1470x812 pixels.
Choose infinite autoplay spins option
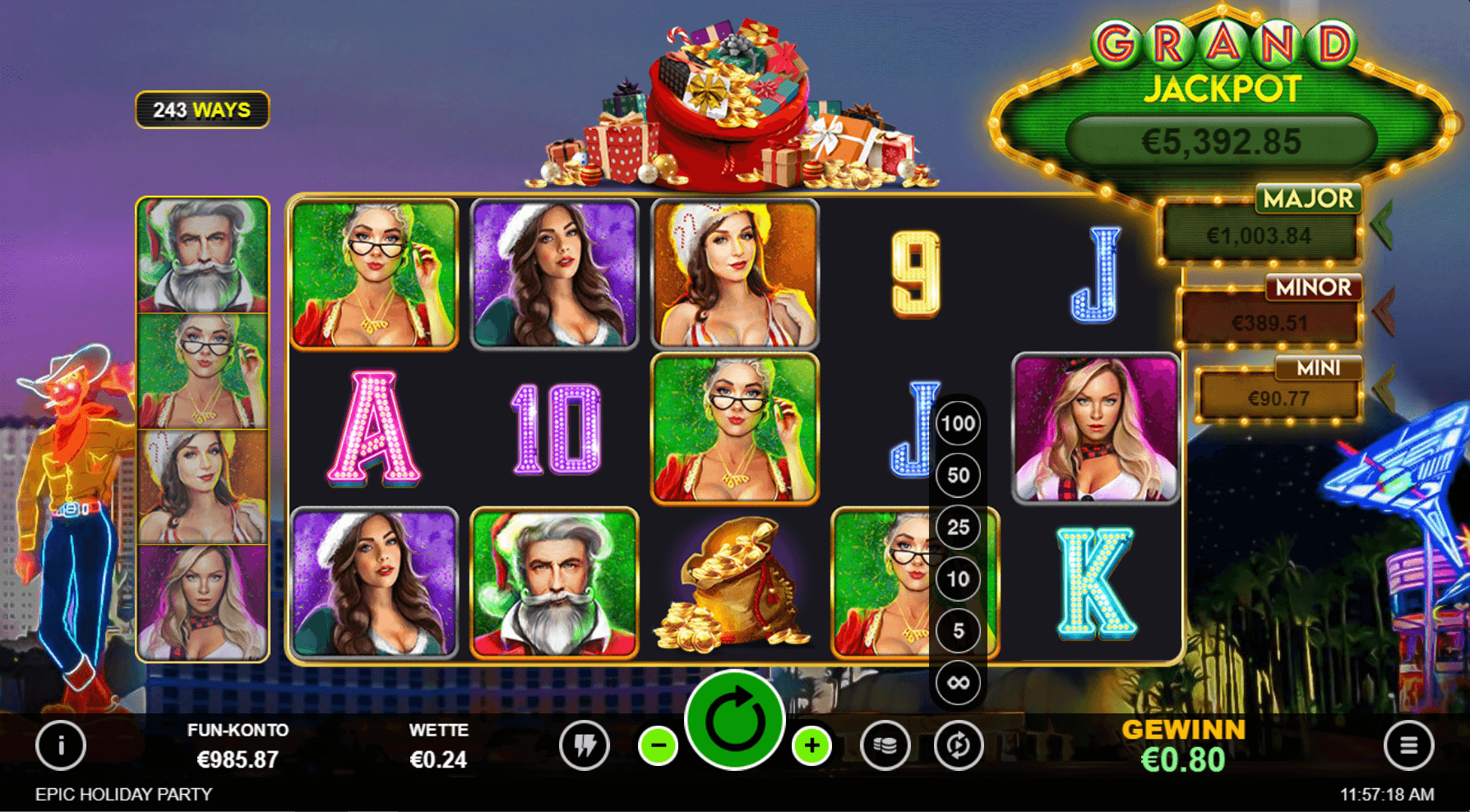(958, 682)
